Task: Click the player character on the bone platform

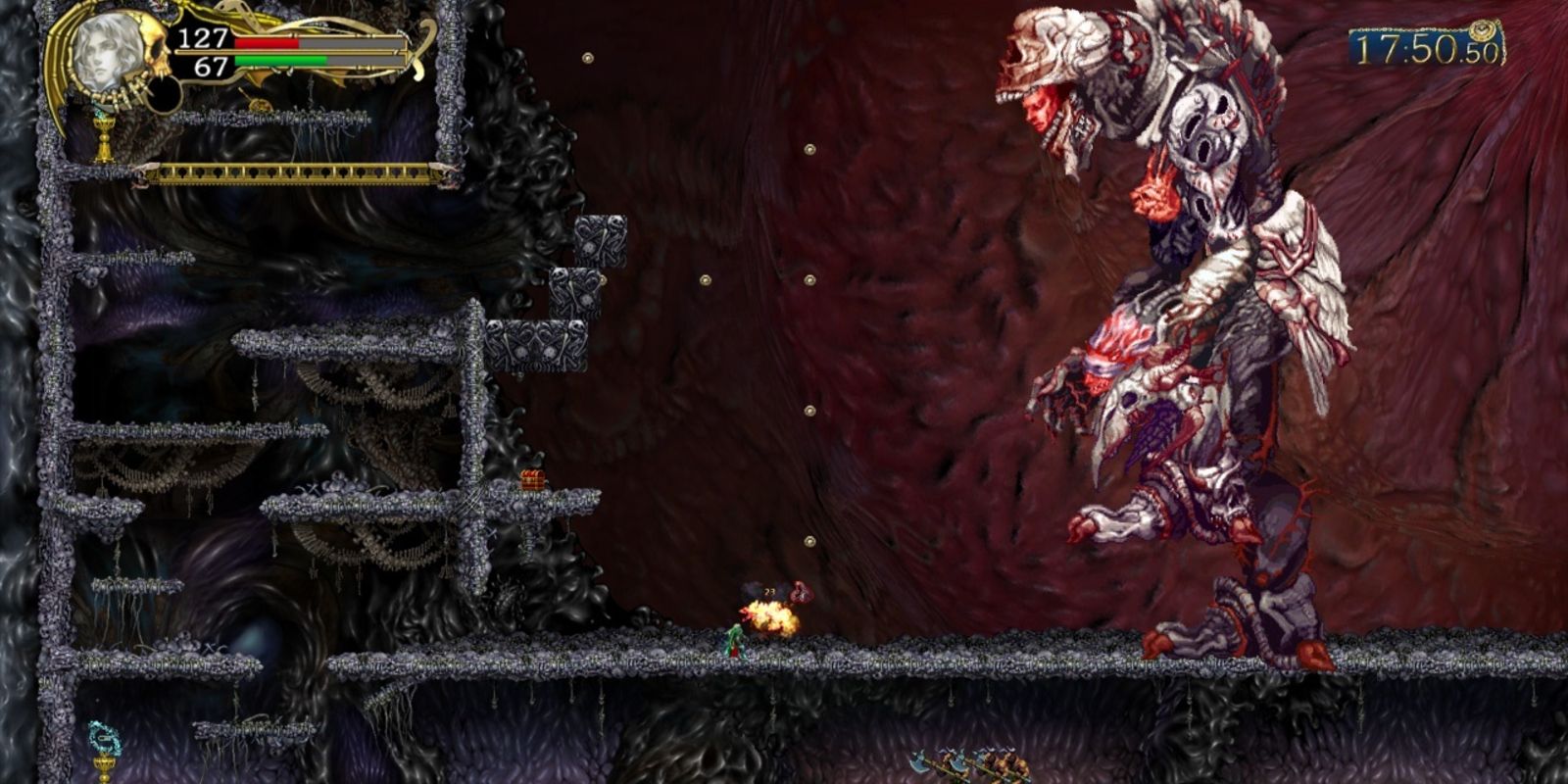Action: coord(735,639)
